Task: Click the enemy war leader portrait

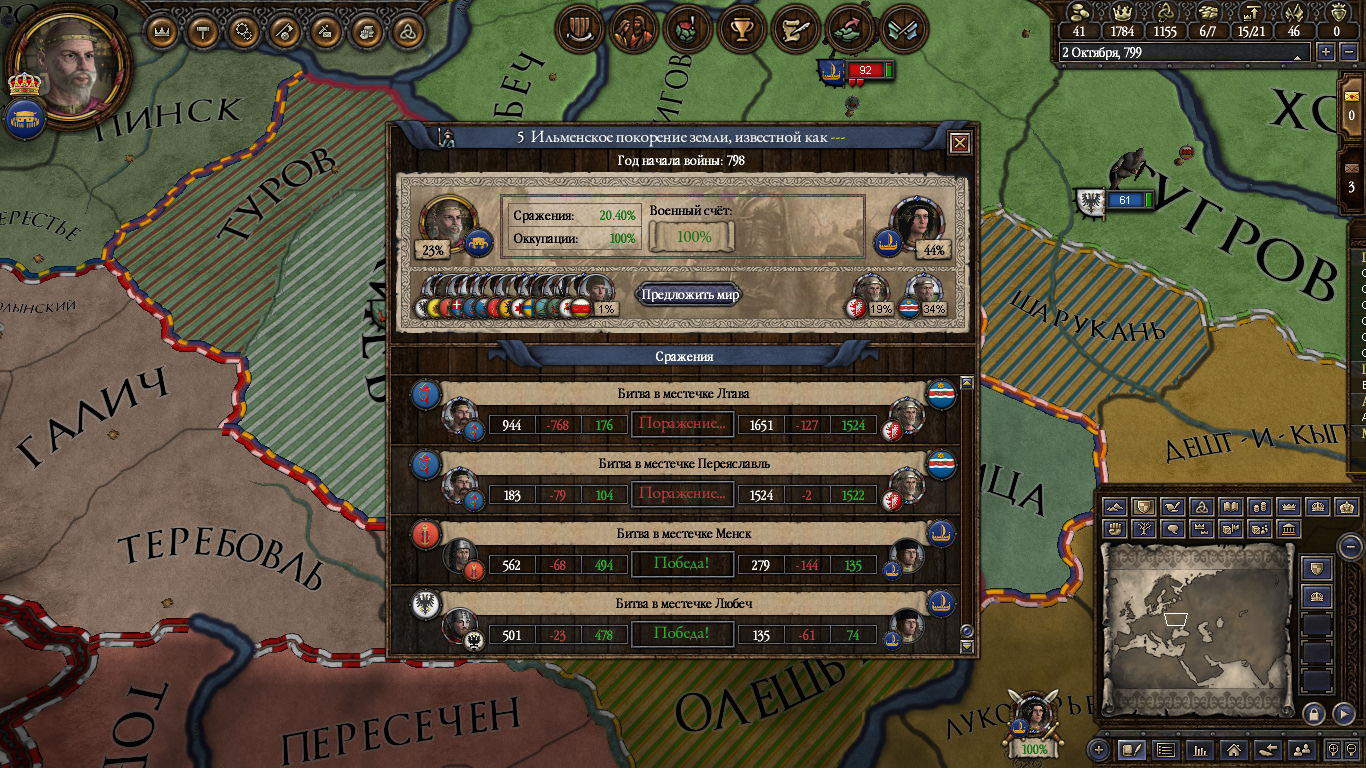Action: point(917,222)
